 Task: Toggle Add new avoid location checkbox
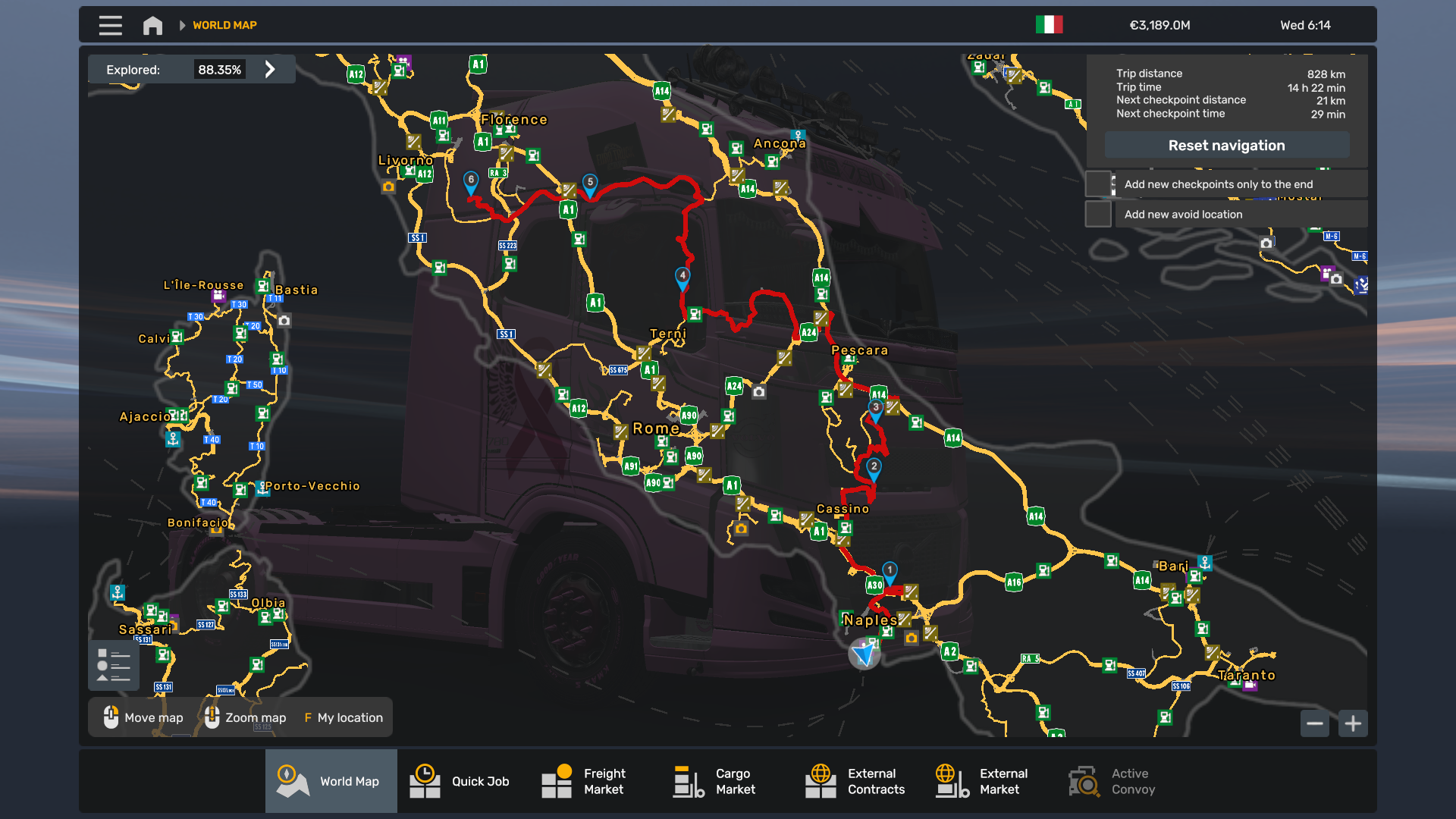1098,215
